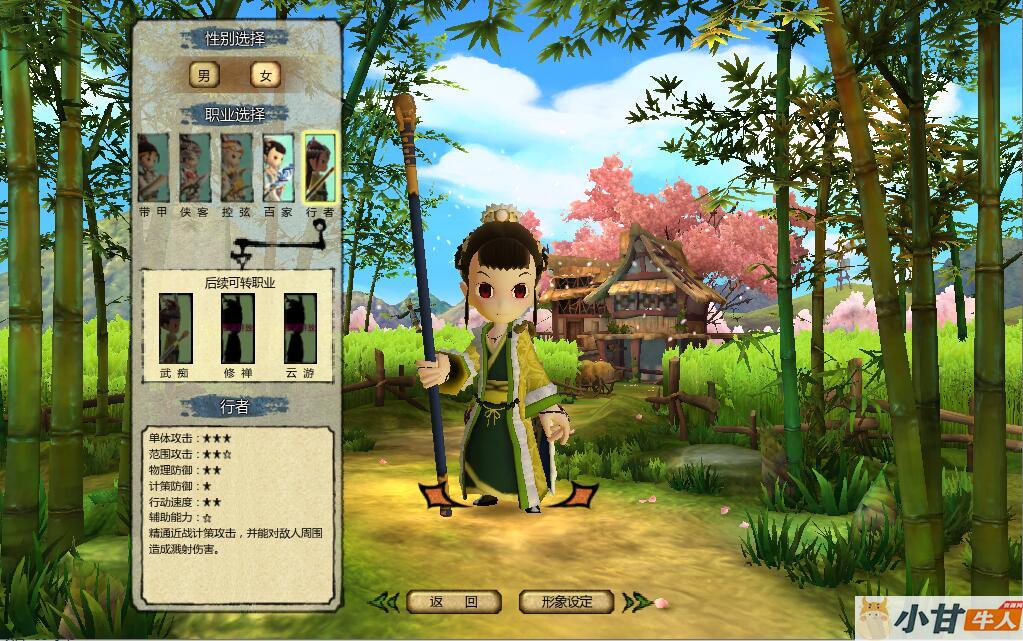The width and height of the screenshot is (1023, 641).
Task: Pick the 控弦 class portrait
Action: coord(237,168)
